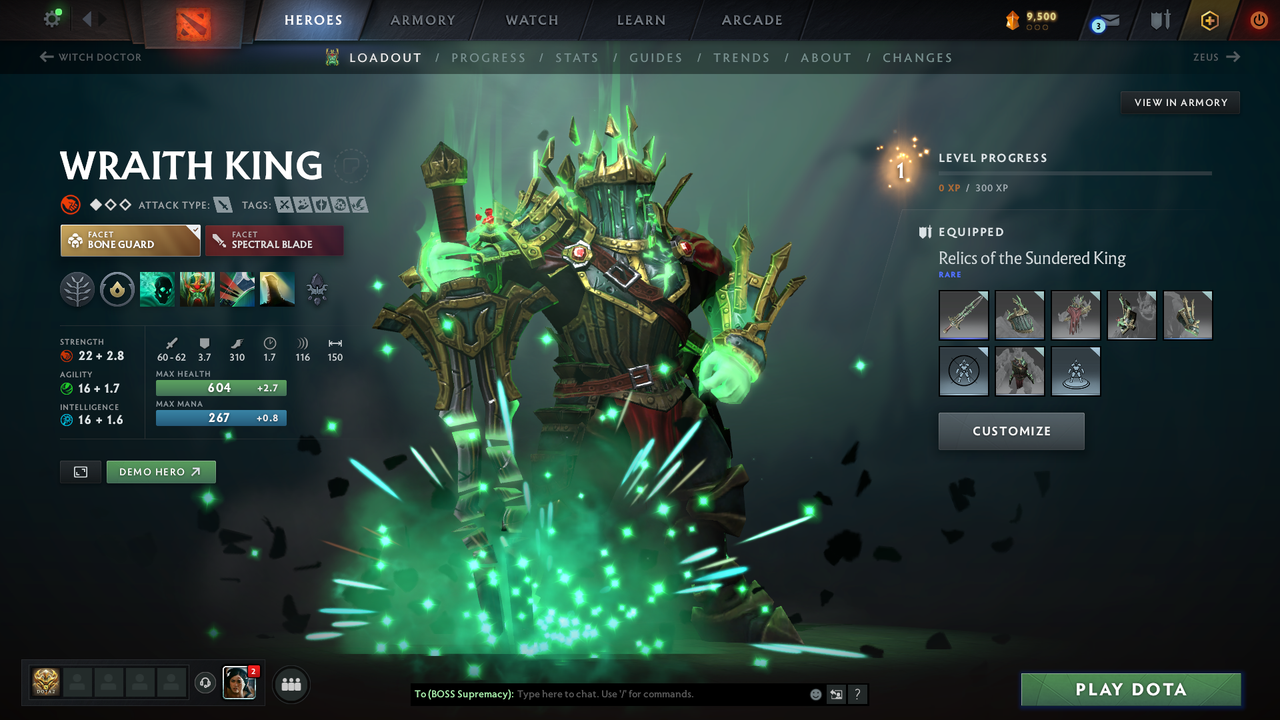Click the DEMO HERO button

click(x=160, y=471)
